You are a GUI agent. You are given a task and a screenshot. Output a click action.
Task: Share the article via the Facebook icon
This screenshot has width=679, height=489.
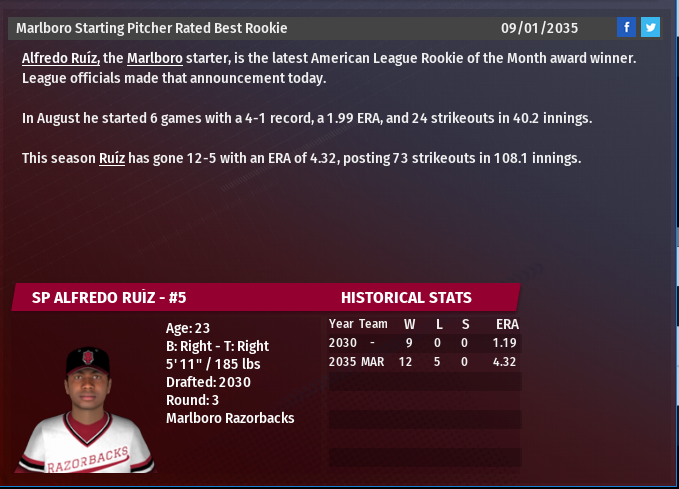[x=626, y=27]
